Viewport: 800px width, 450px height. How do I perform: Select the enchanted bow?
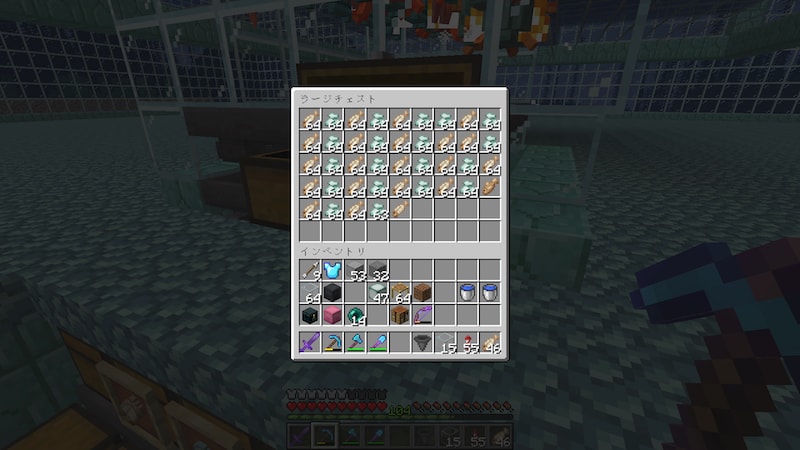[423, 316]
